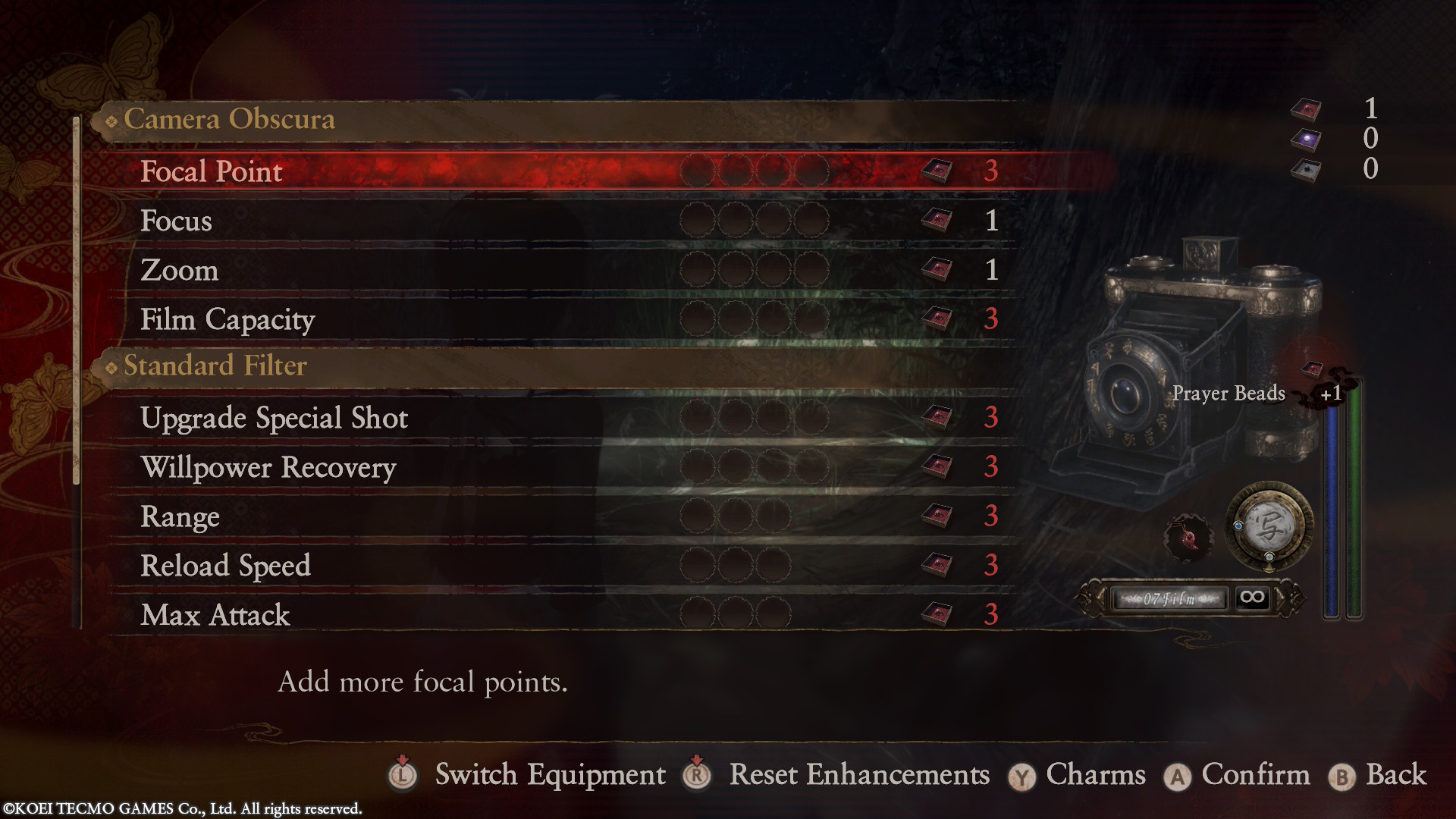
Task: Click the Reset Enhancements option
Action: (858, 775)
